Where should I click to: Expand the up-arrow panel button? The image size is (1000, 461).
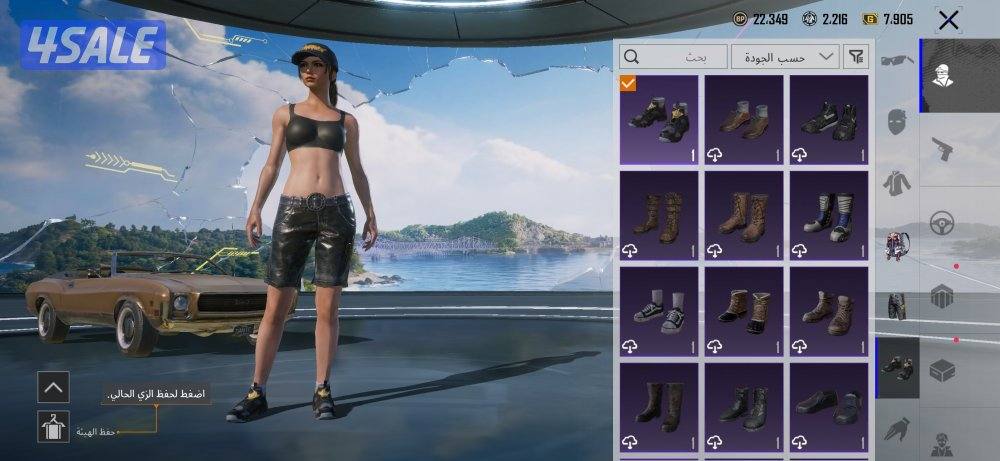[x=53, y=386]
